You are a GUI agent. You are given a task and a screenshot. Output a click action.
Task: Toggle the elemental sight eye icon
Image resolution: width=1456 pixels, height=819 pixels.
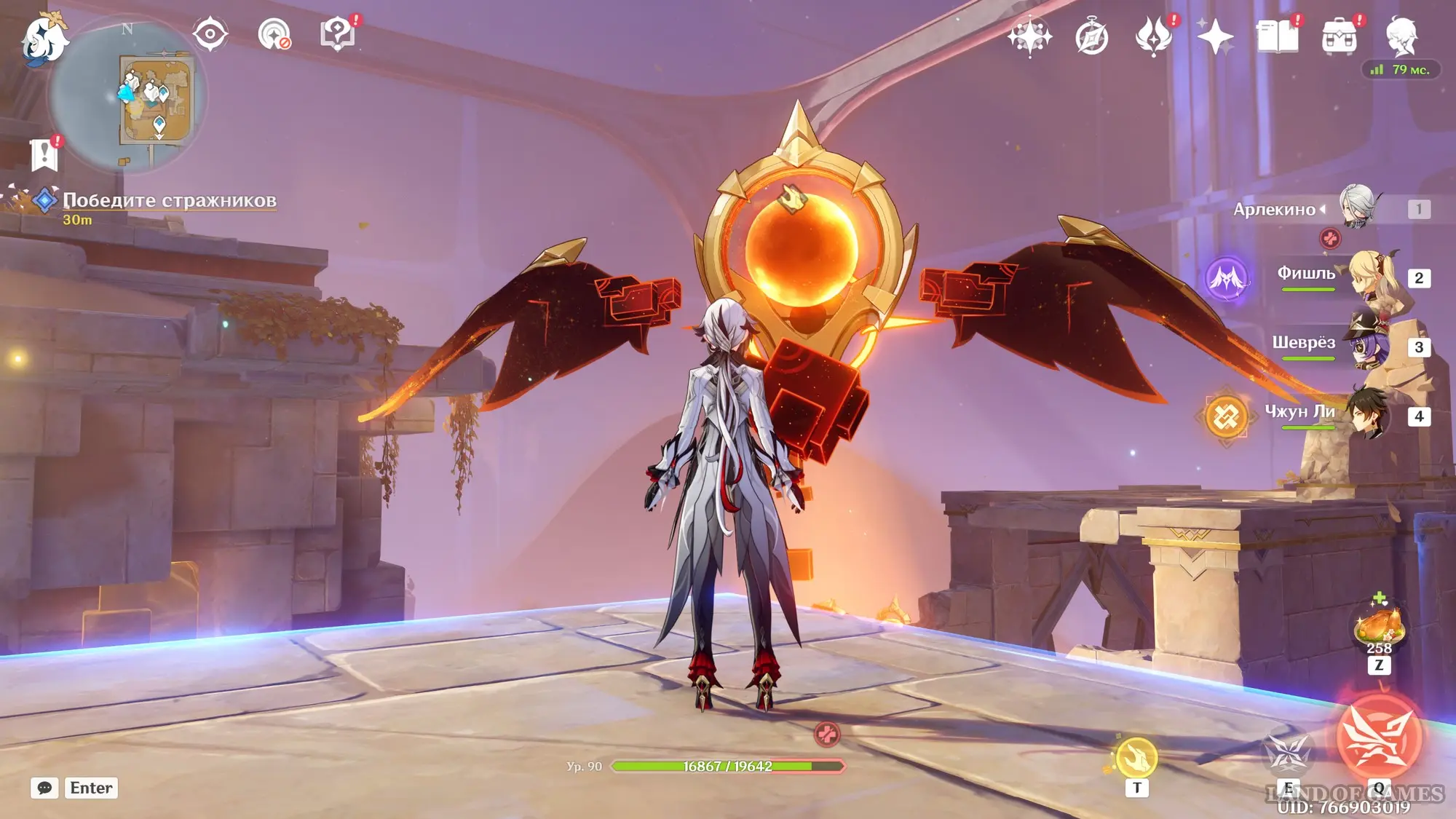click(x=210, y=34)
